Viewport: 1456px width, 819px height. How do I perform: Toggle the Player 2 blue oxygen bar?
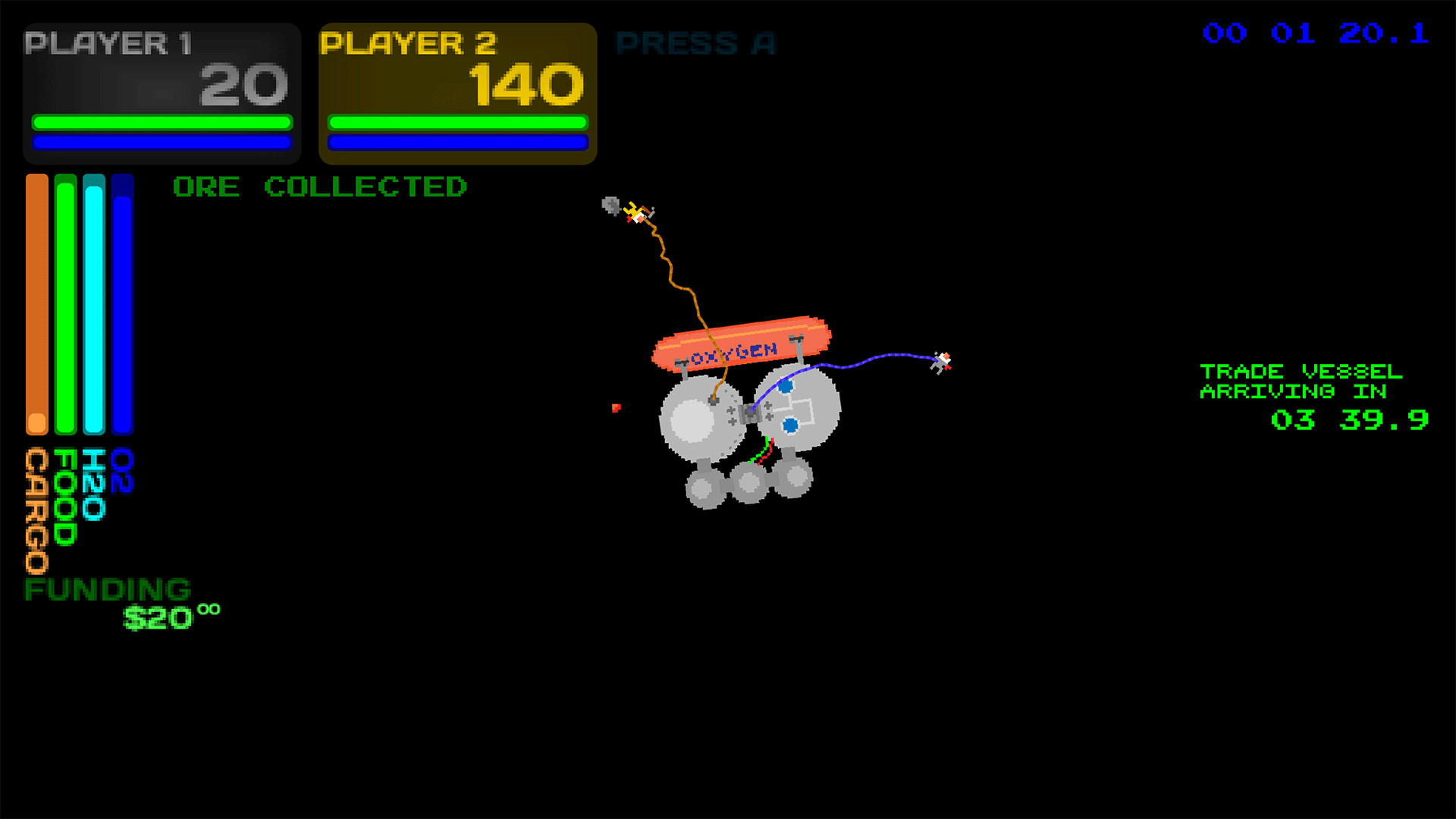[x=457, y=141]
